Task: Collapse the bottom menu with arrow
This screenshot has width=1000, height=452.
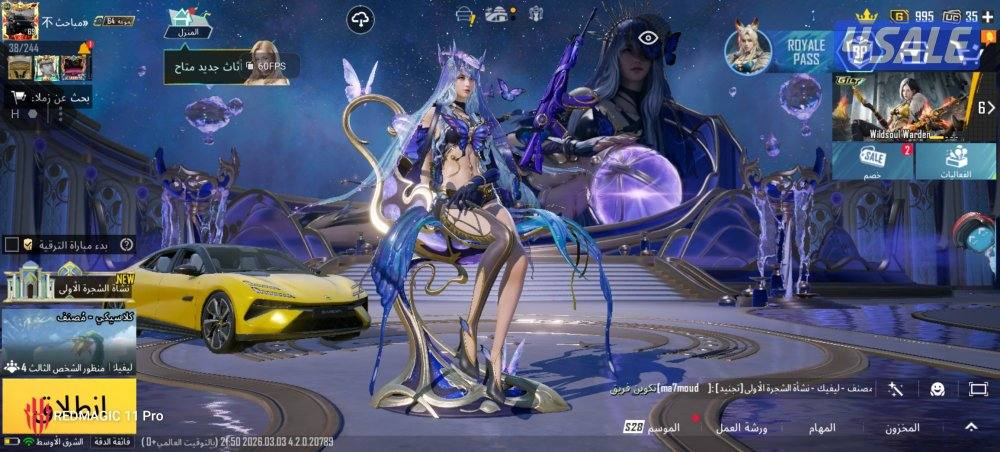Action: click(x=971, y=427)
